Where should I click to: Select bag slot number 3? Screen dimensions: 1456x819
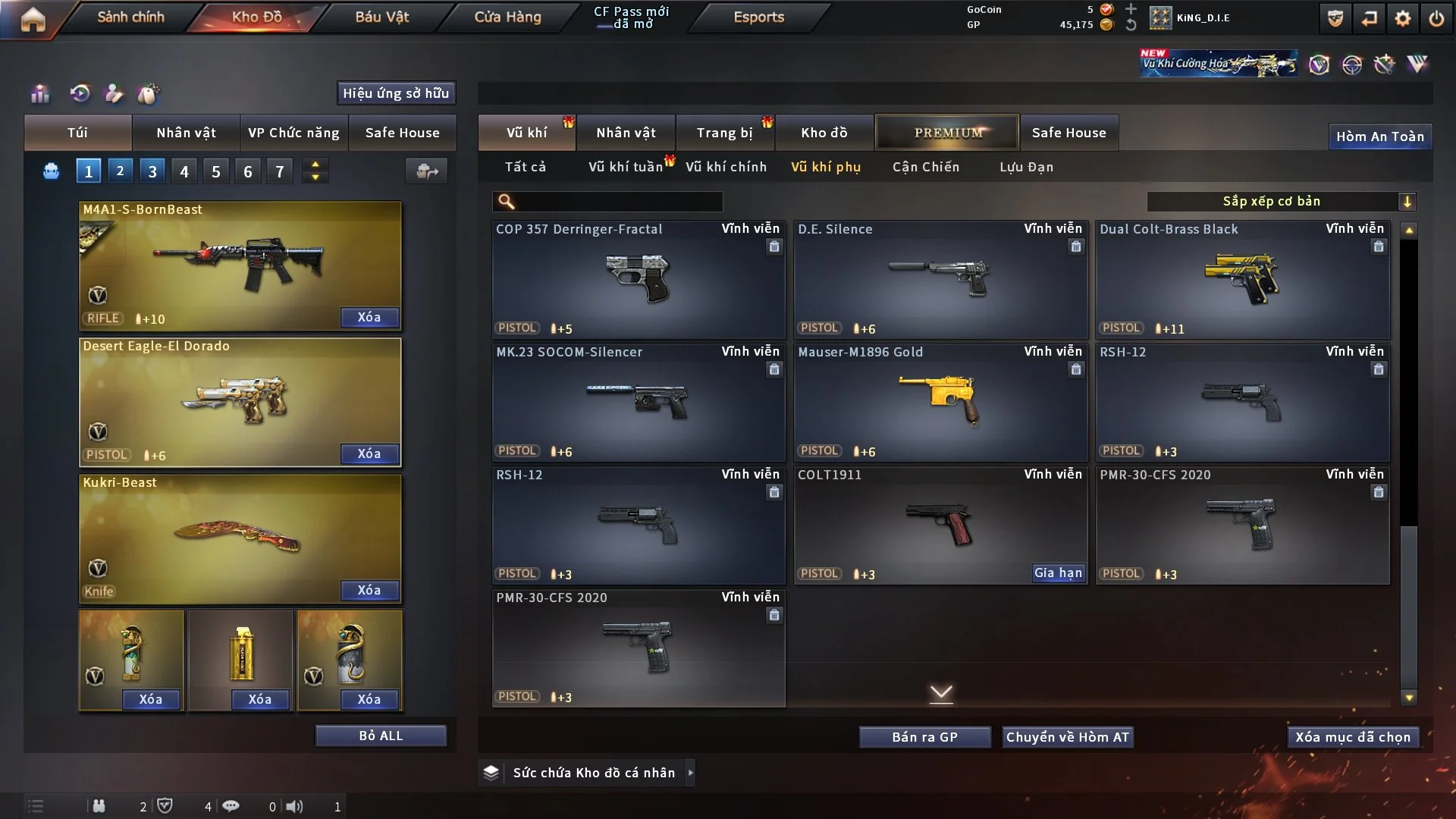(x=152, y=171)
